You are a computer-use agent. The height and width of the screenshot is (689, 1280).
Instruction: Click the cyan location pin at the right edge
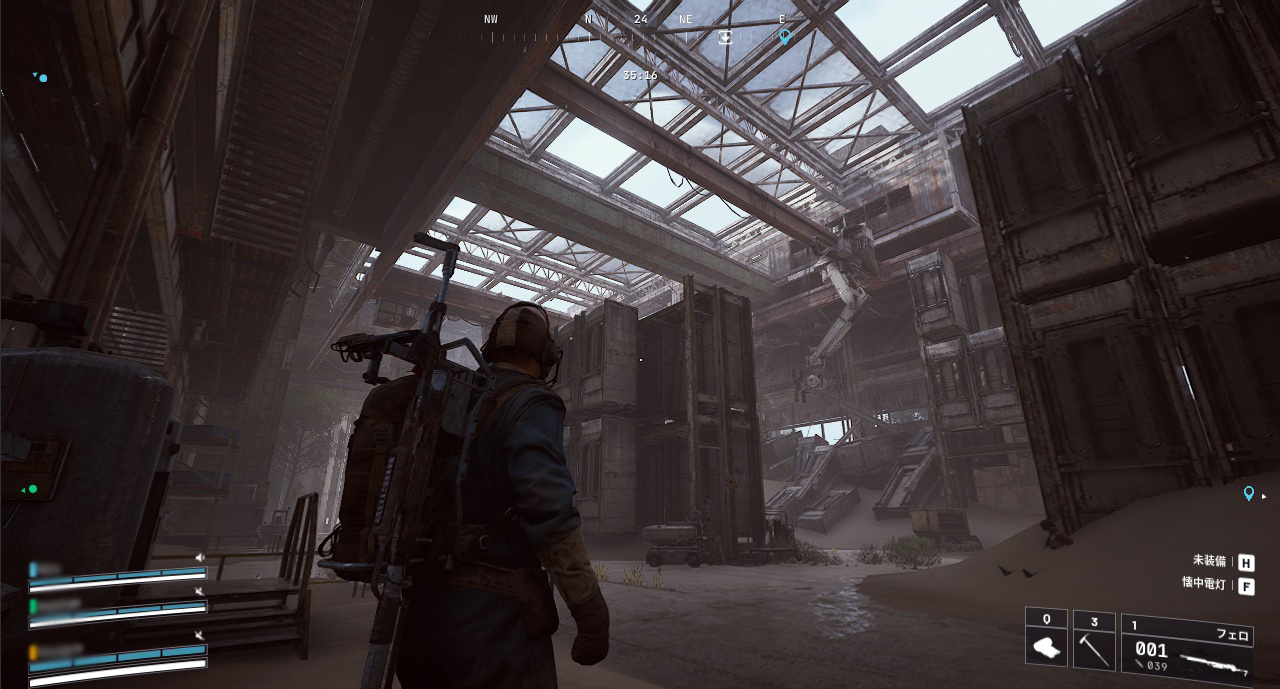tap(1248, 493)
